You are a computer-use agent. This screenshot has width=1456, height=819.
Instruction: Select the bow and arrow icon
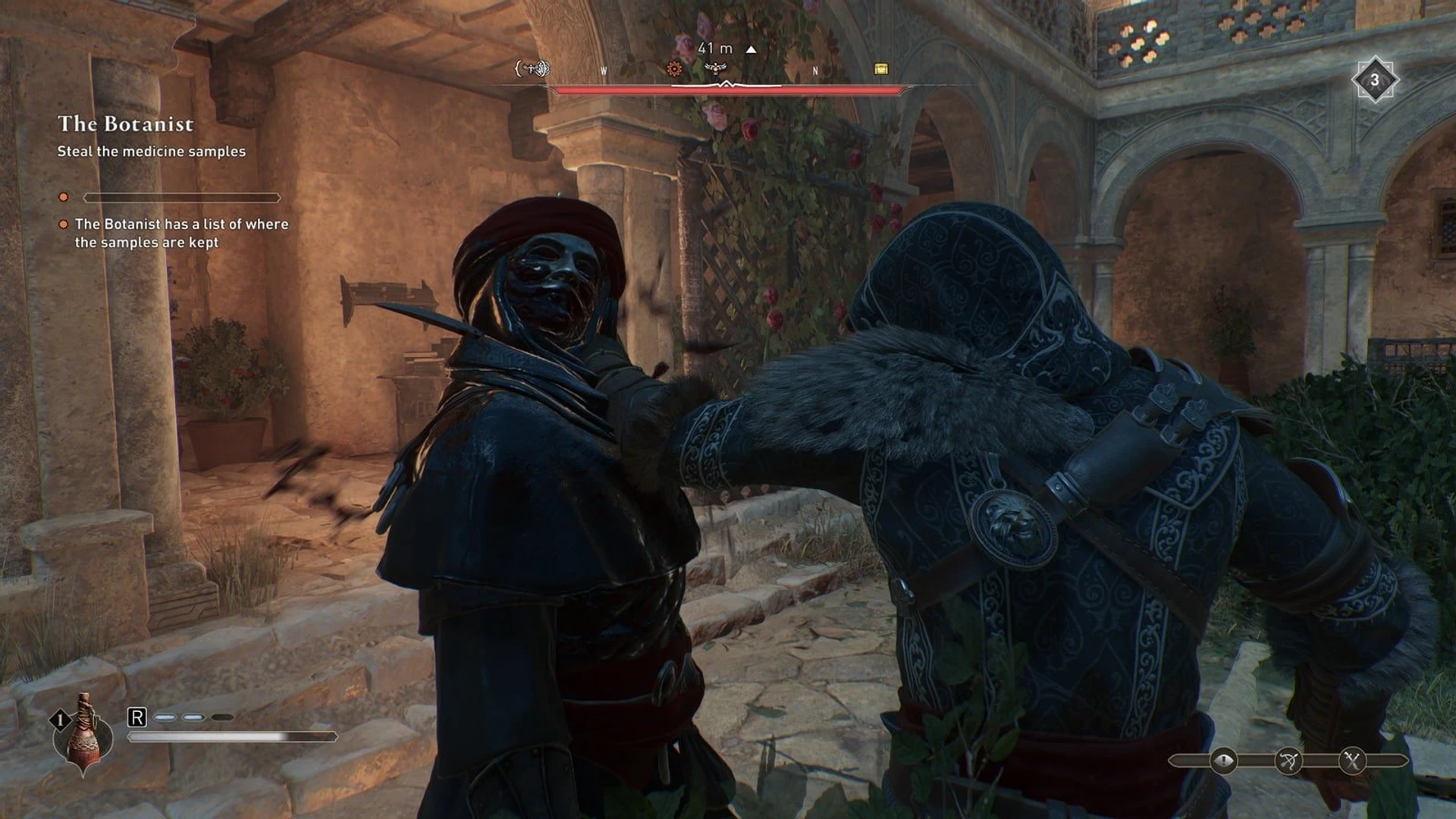[1288, 761]
